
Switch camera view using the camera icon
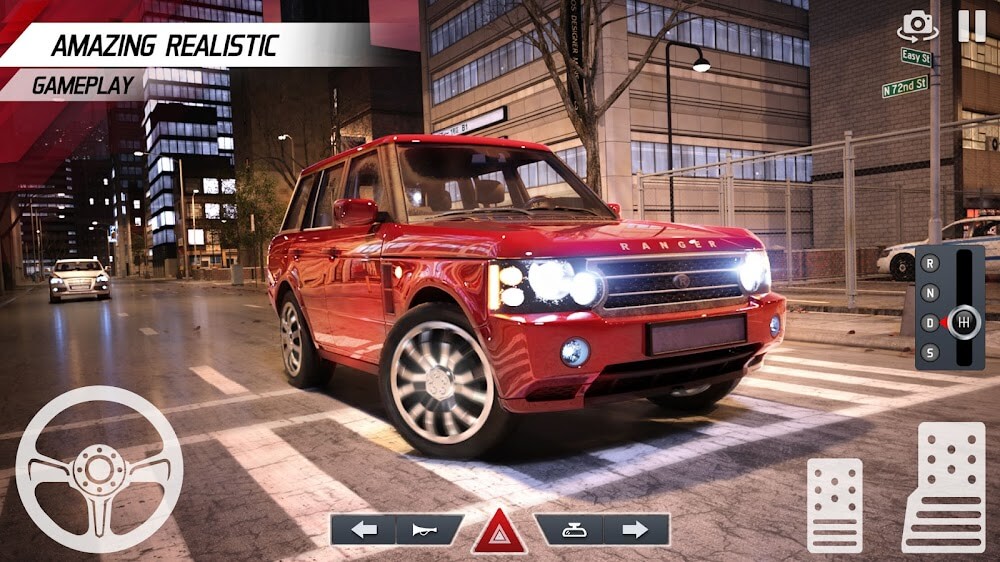[x=917, y=25]
